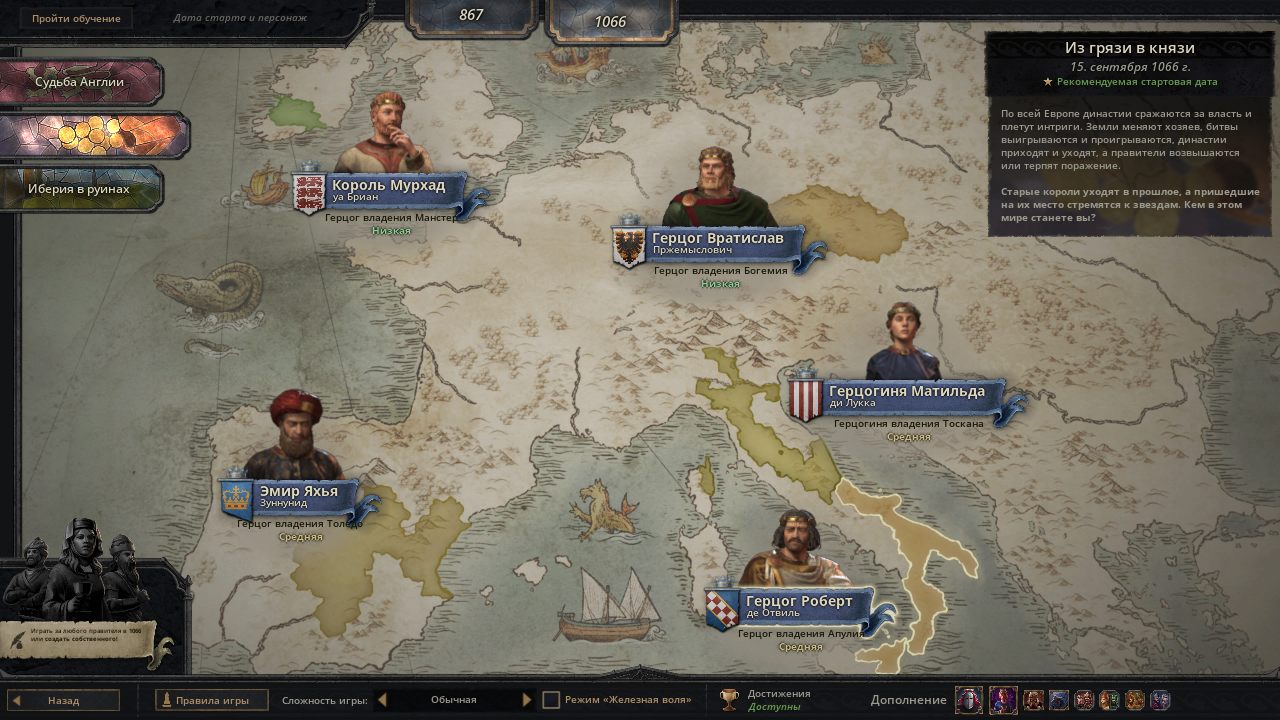Lower game difficulty with left arrow
Viewport: 1280px width, 720px height.
pyautogui.click(x=383, y=700)
